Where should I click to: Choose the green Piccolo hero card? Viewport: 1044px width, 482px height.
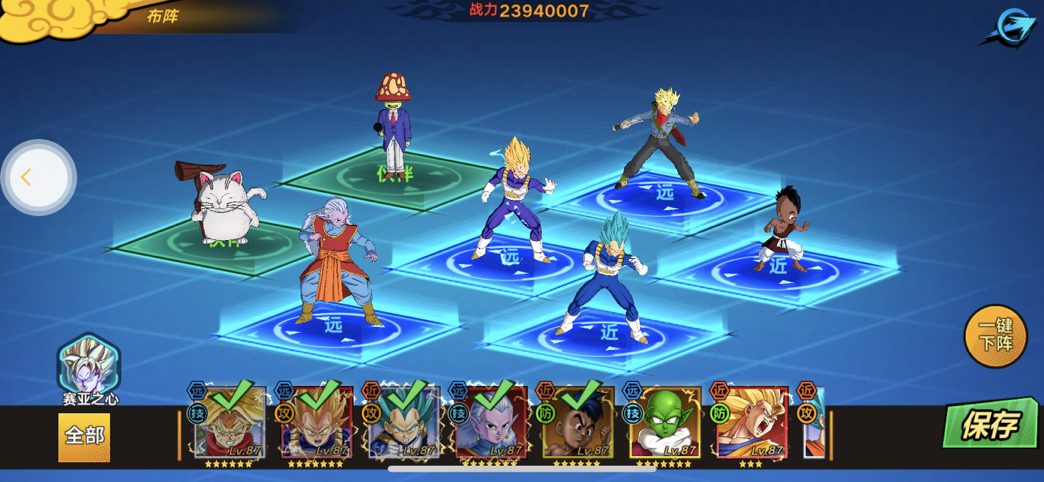point(665,422)
